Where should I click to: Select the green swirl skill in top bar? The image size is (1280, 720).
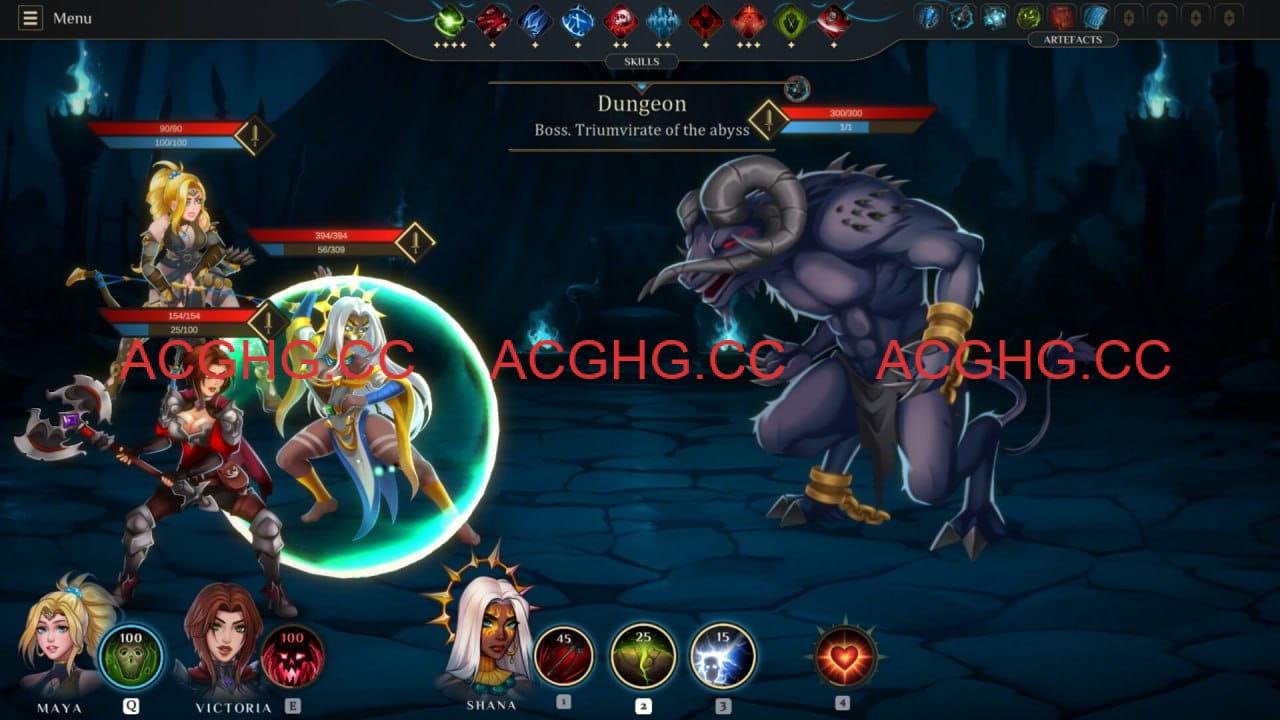450,20
